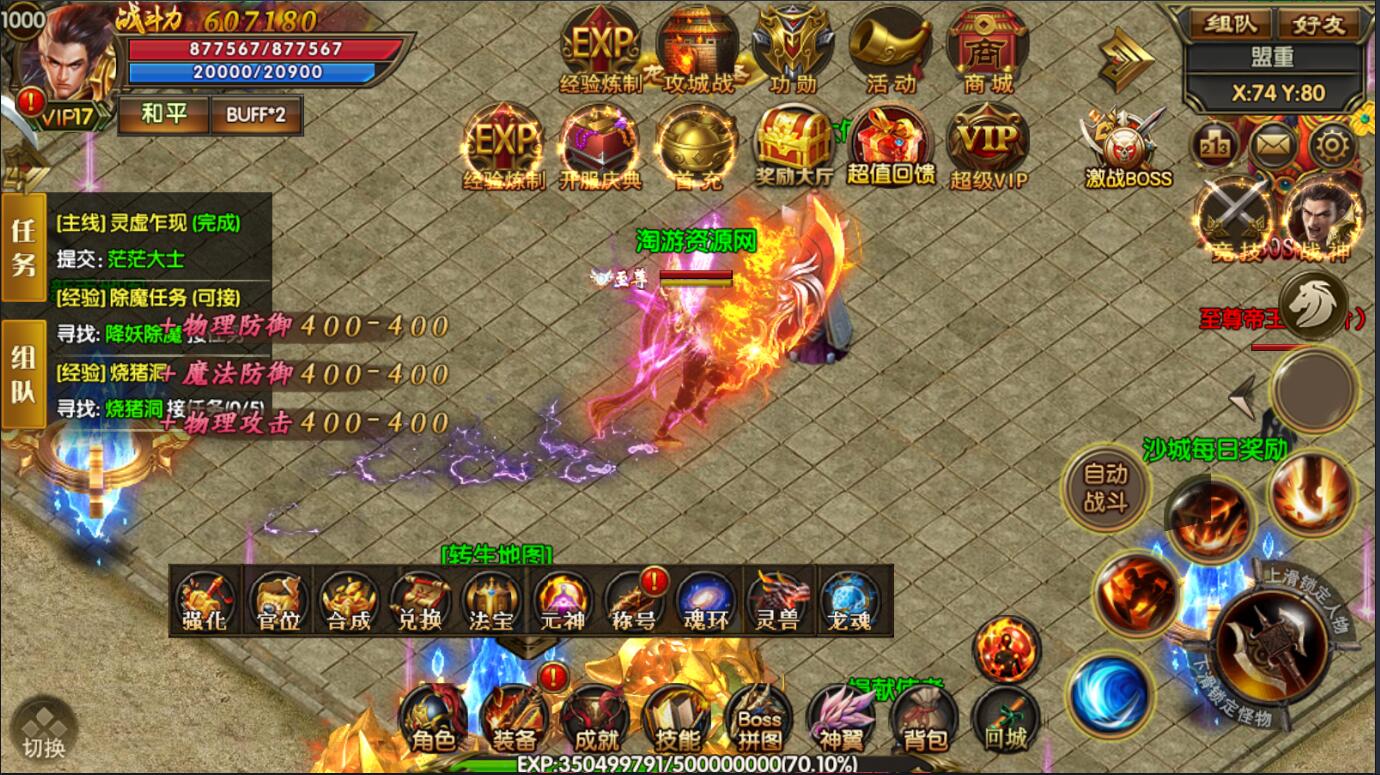The height and width of the screenshot is (775, 1380).
Task: Activate the blue whirlwind skill
Action: click(1108, 693)
